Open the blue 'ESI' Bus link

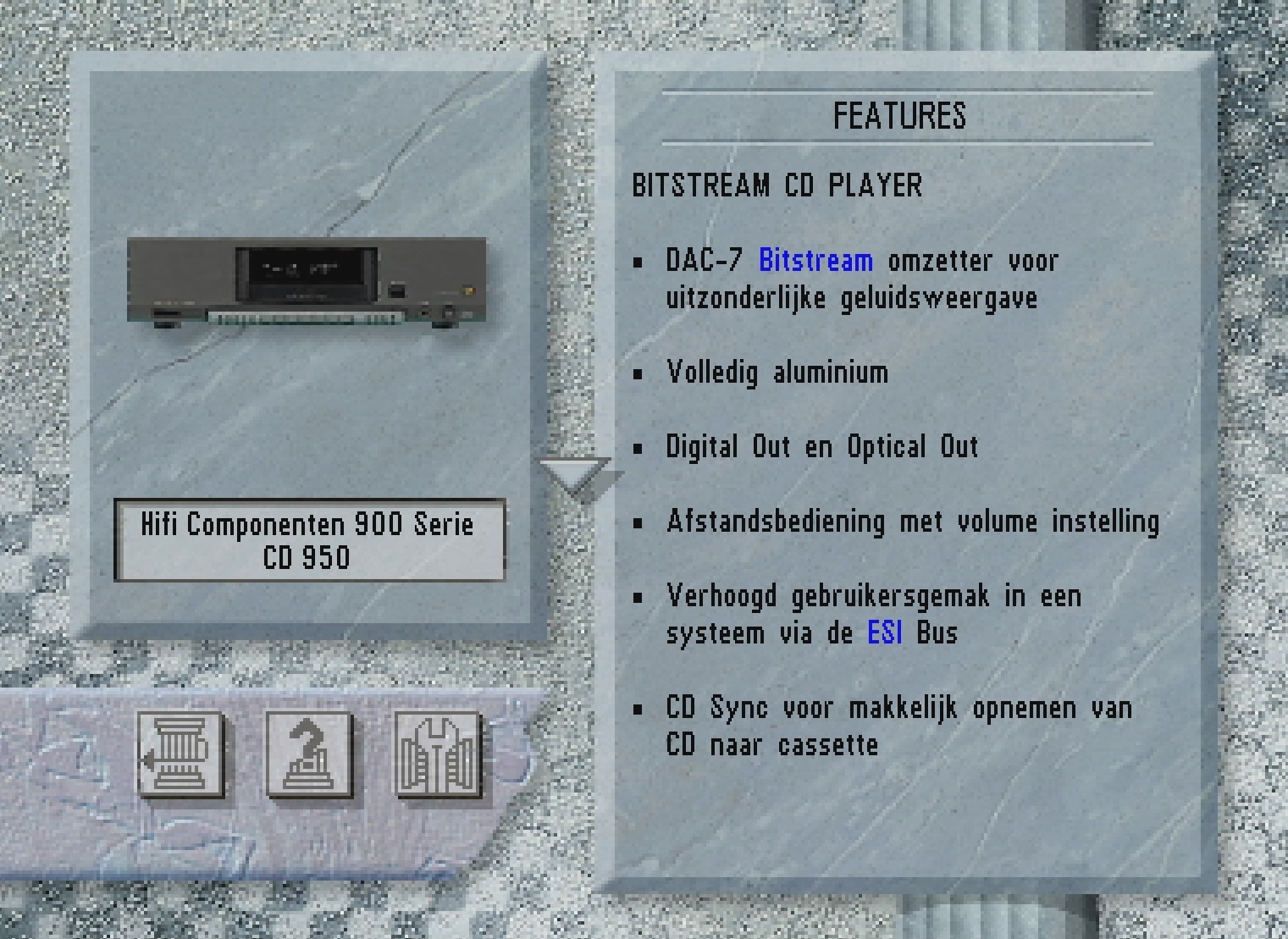pos(884,633)
